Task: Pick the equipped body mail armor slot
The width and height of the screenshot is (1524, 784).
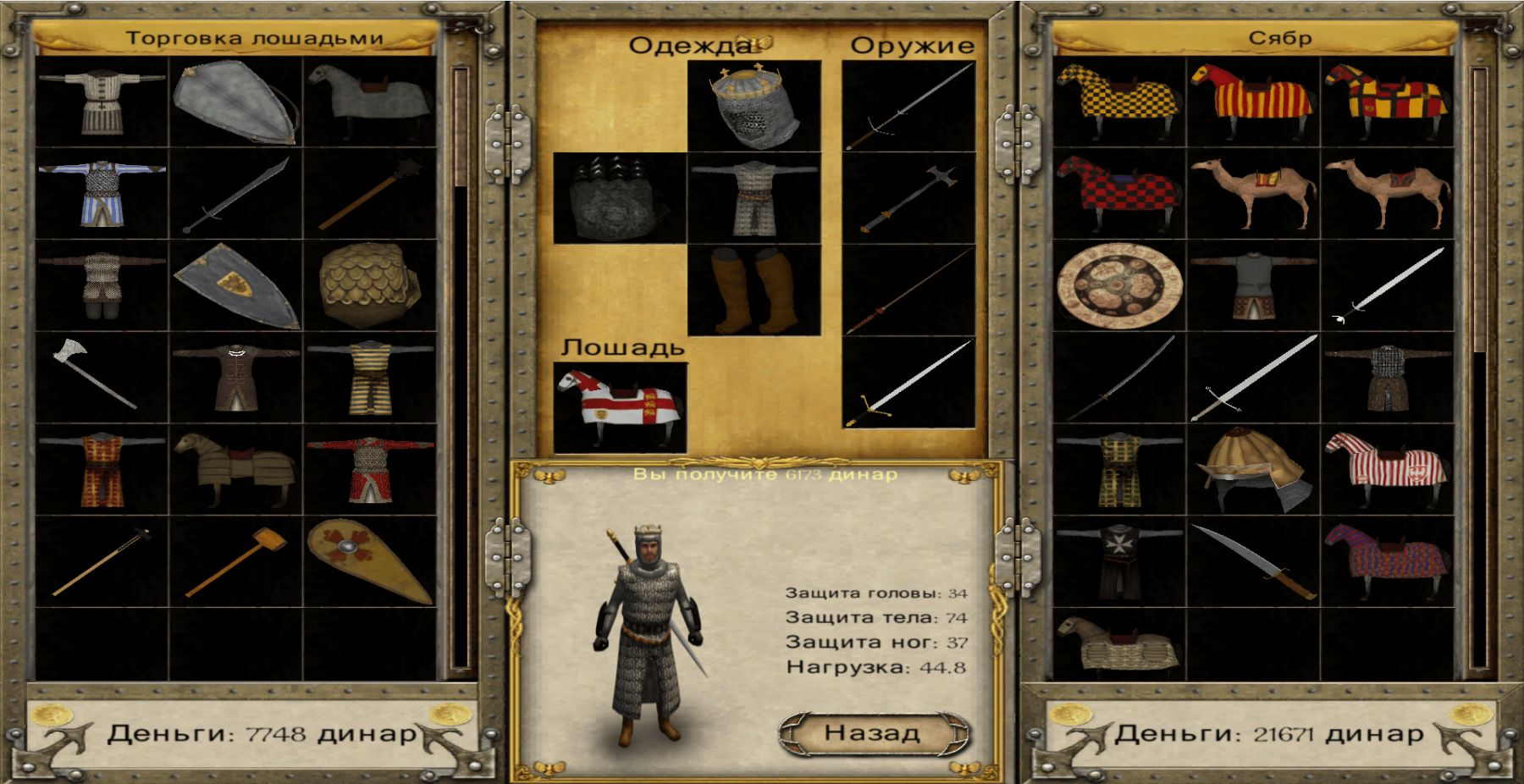Action: coord(754,198)
